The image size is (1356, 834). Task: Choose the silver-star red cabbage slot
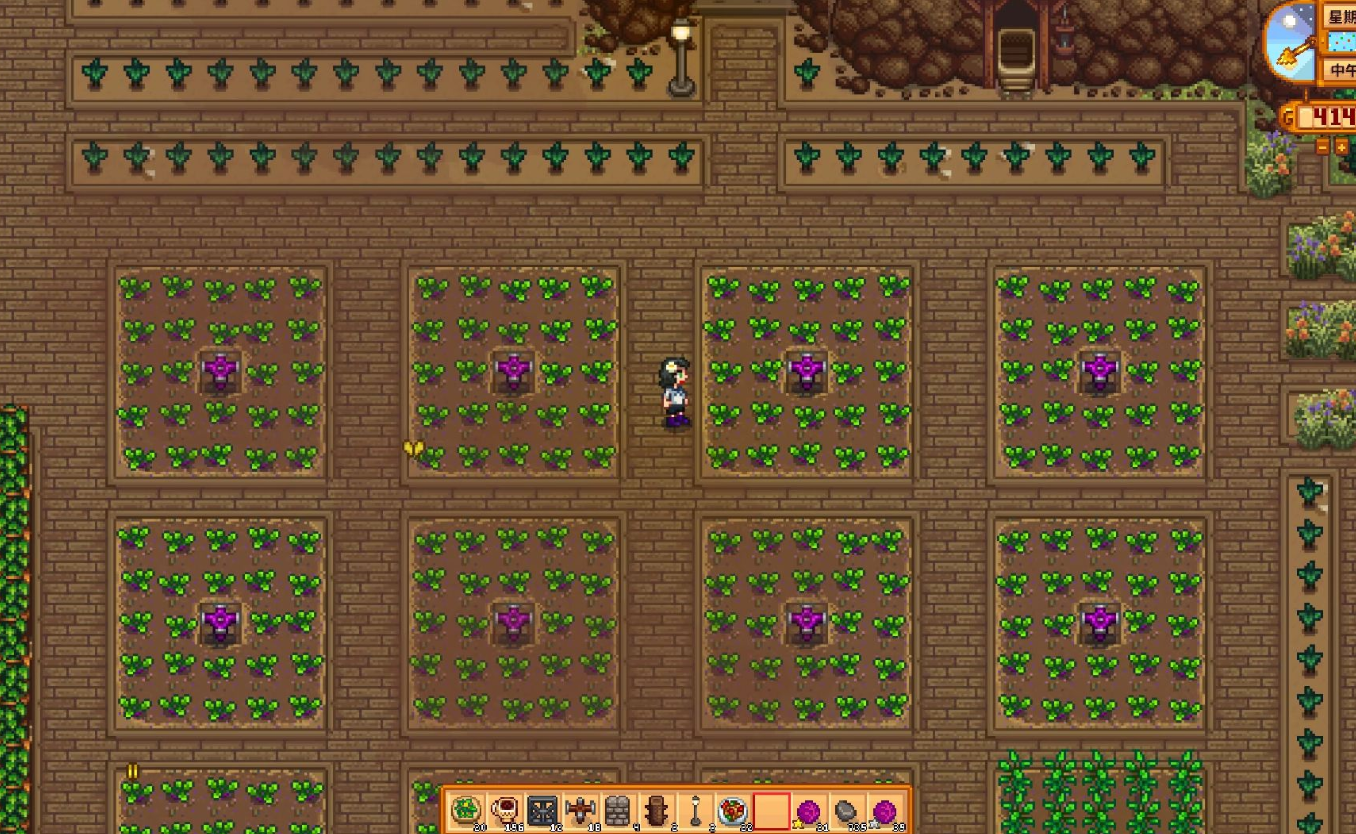885,810
